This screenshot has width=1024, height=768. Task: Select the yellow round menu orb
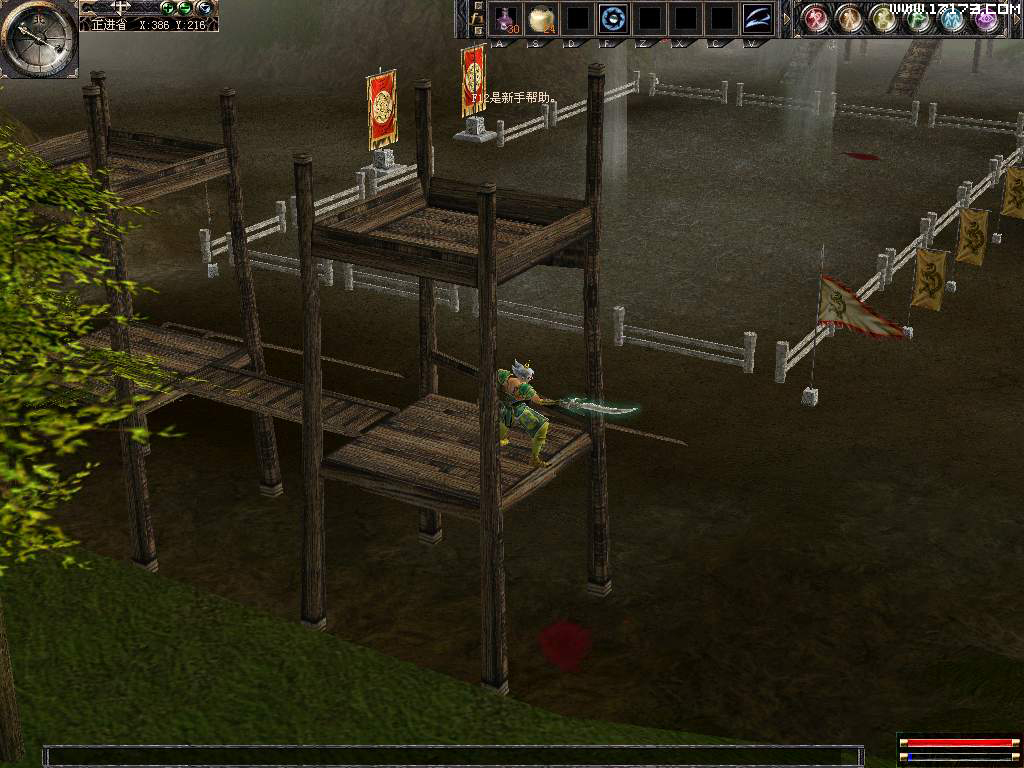click(884, 18)
